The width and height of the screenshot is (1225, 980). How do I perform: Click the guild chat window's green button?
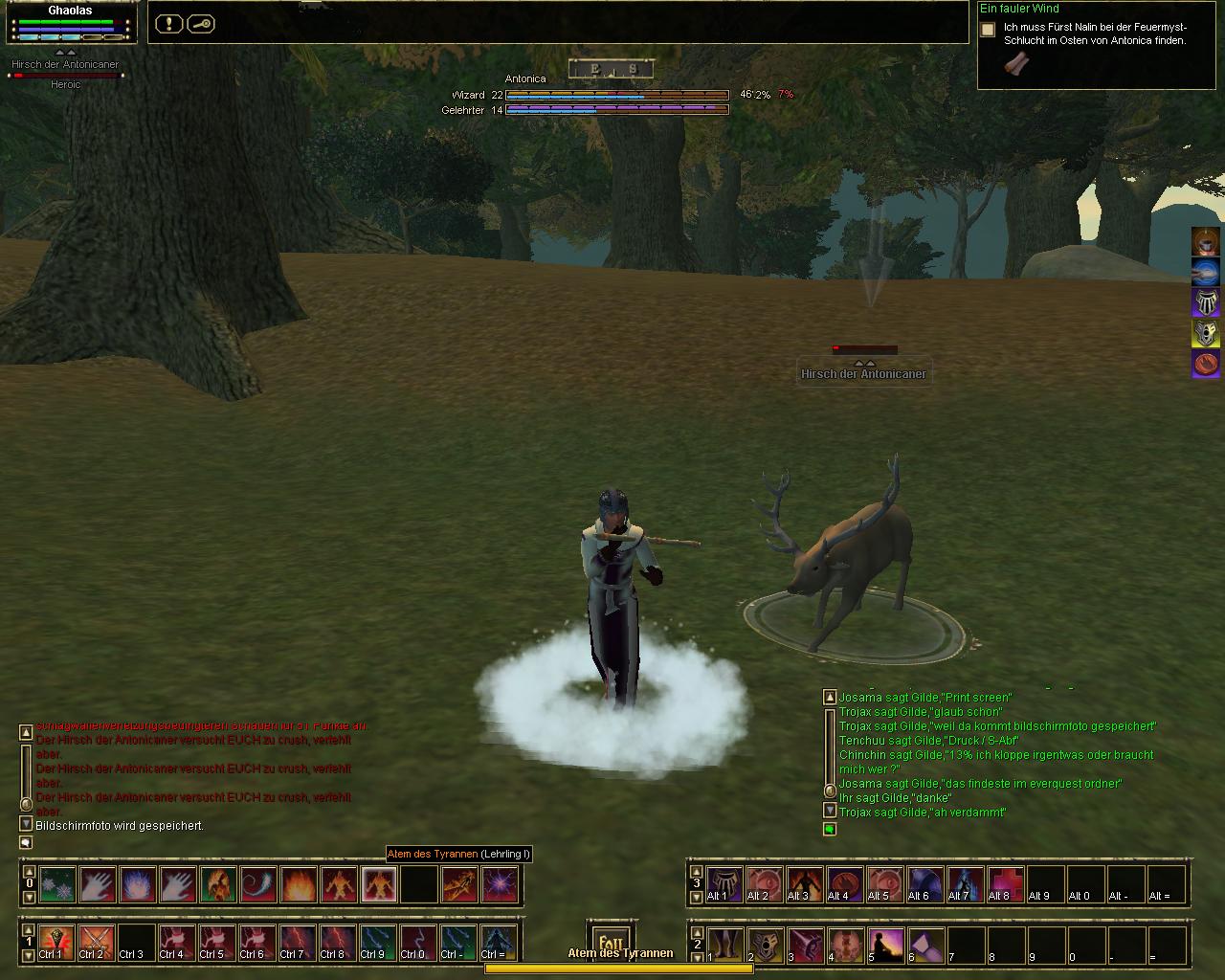point(830,829)
